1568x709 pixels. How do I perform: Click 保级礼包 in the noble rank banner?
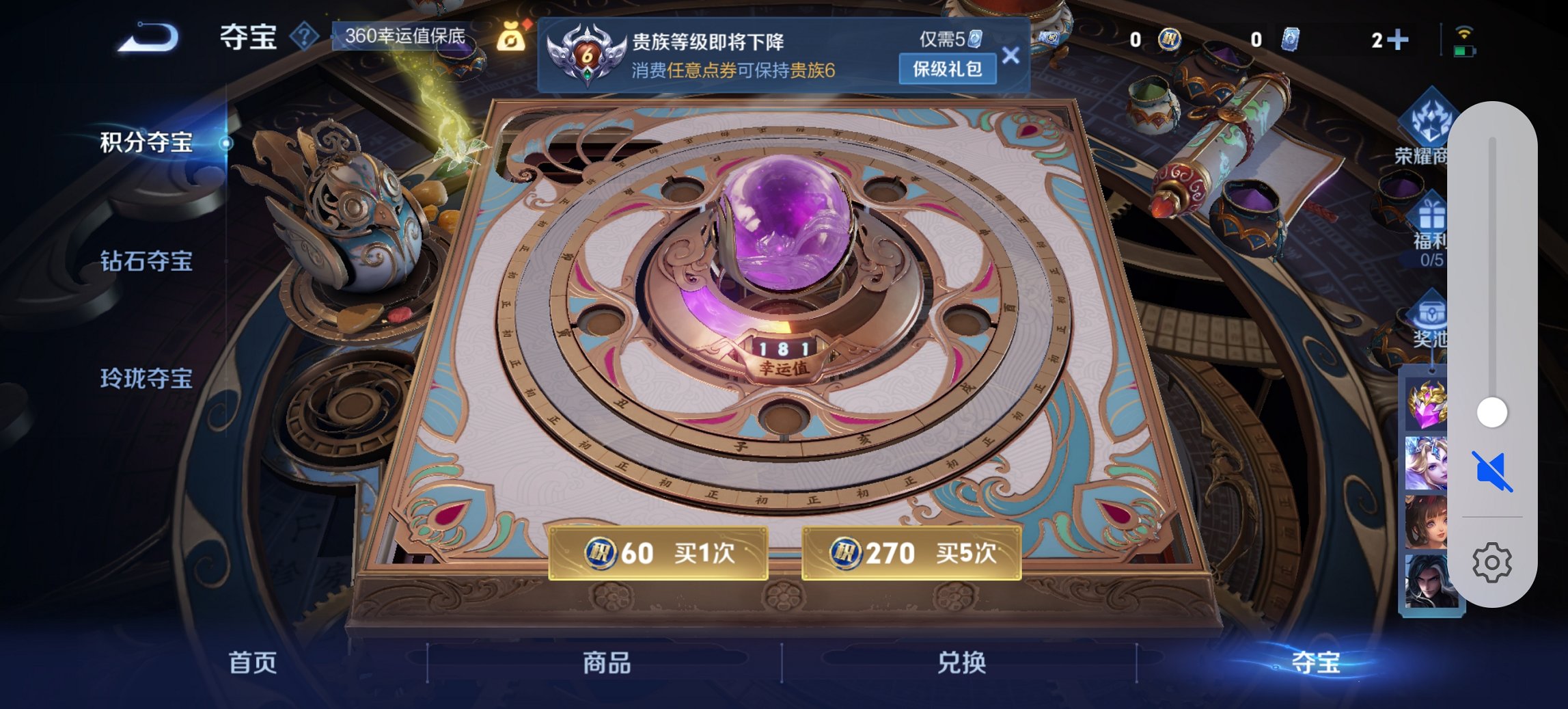coord(949,69)
